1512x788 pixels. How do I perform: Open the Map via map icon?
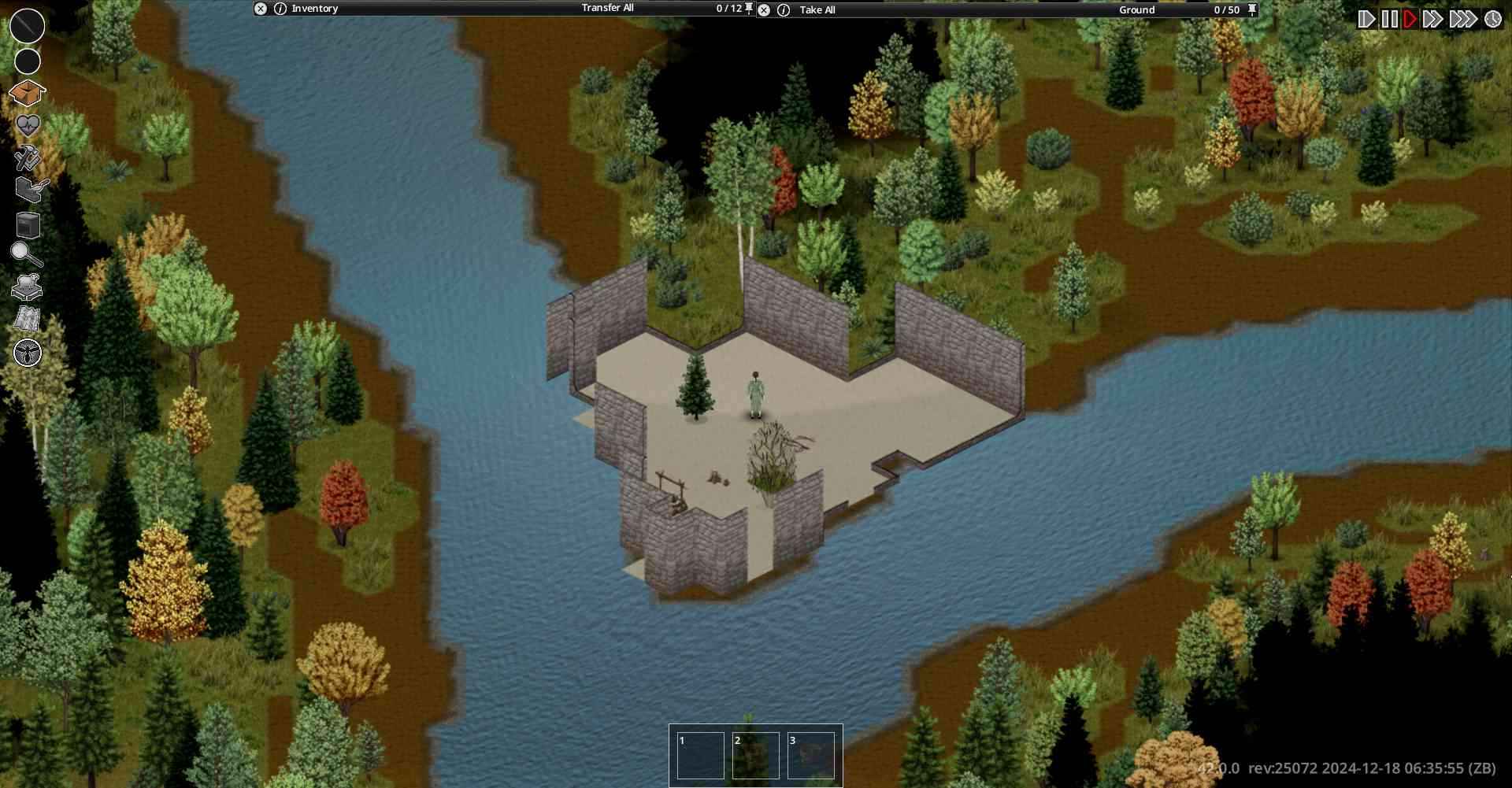28,316
